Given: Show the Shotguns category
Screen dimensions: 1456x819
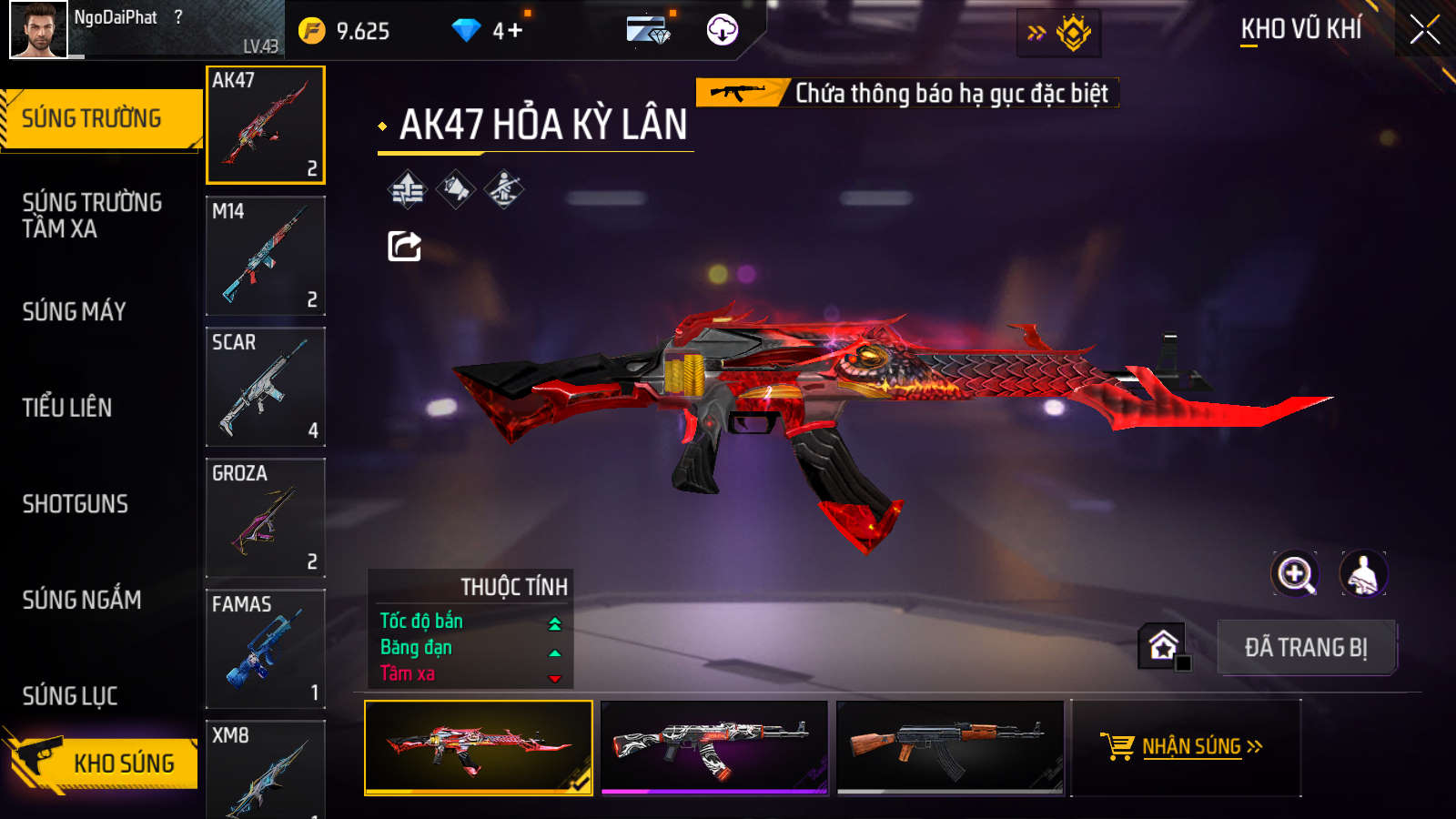Looking at the screenshot, I should click(x=76, y=504).
